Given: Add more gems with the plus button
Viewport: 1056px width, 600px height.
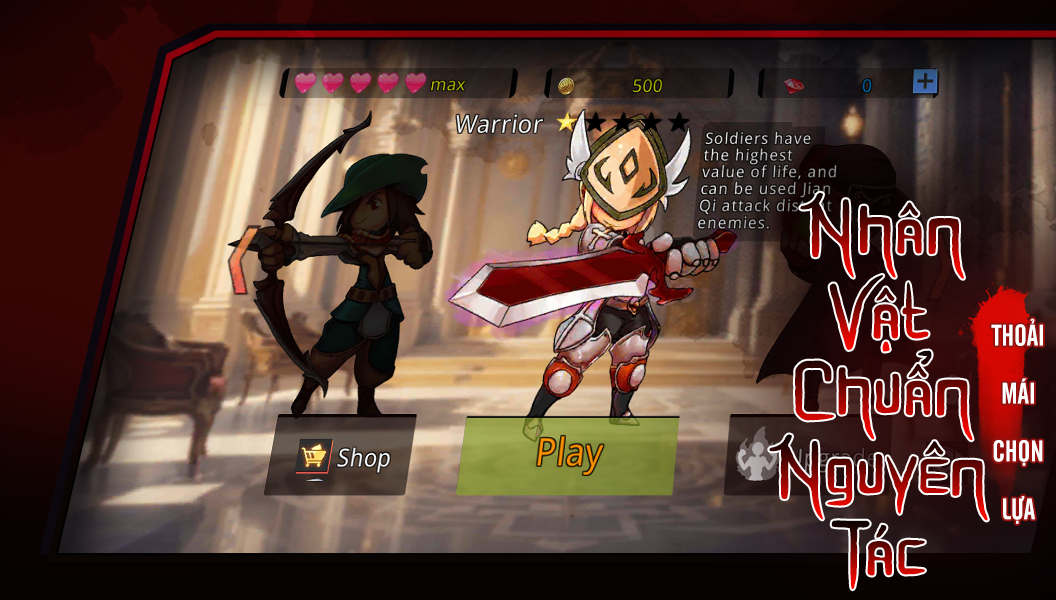Looking at the screenshot, I should tap(925, 82).
